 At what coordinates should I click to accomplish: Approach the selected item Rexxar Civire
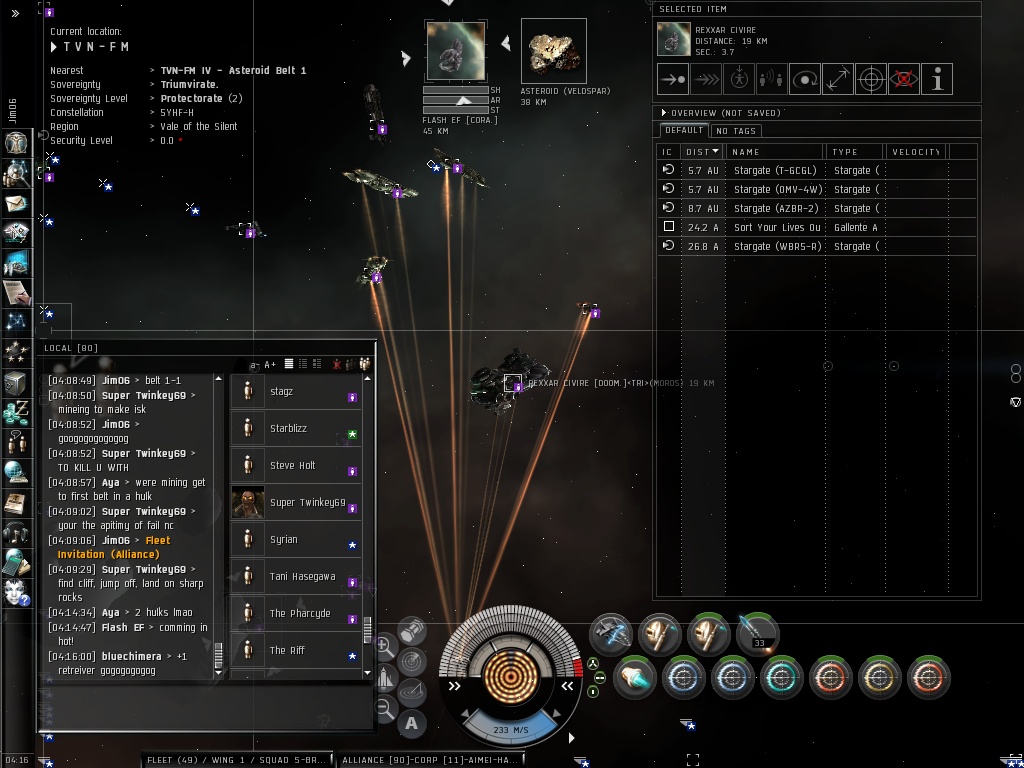point(673,79)
